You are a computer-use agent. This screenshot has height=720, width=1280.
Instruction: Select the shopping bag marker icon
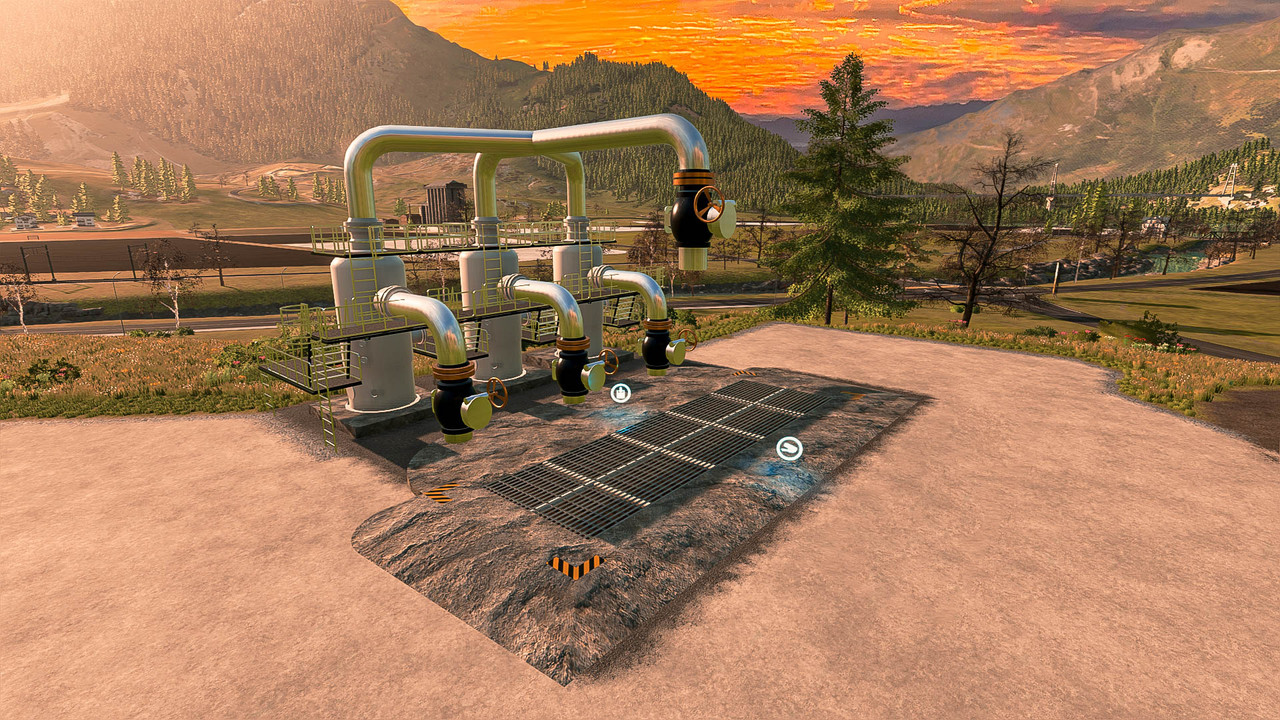click(x=621, y=393)
